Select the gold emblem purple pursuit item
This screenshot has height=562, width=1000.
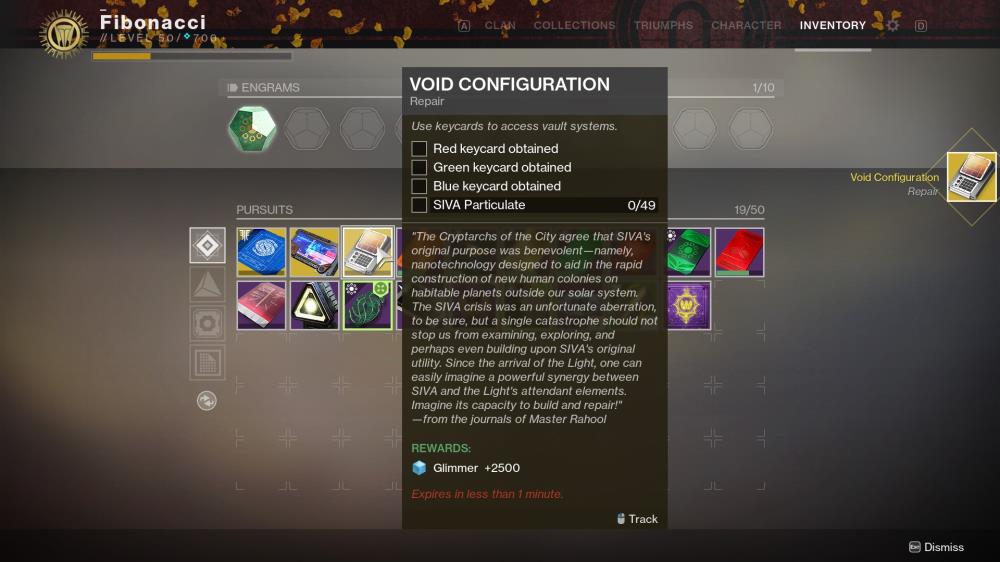coord(689,305)
